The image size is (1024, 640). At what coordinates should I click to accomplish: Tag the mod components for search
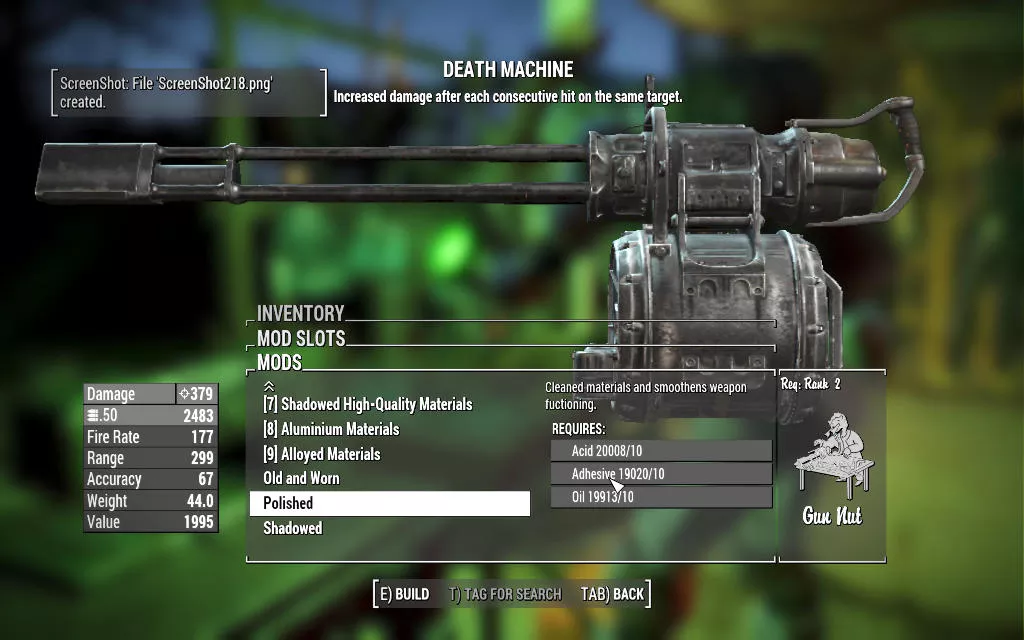pyautogui.click(x=505, y=594)
